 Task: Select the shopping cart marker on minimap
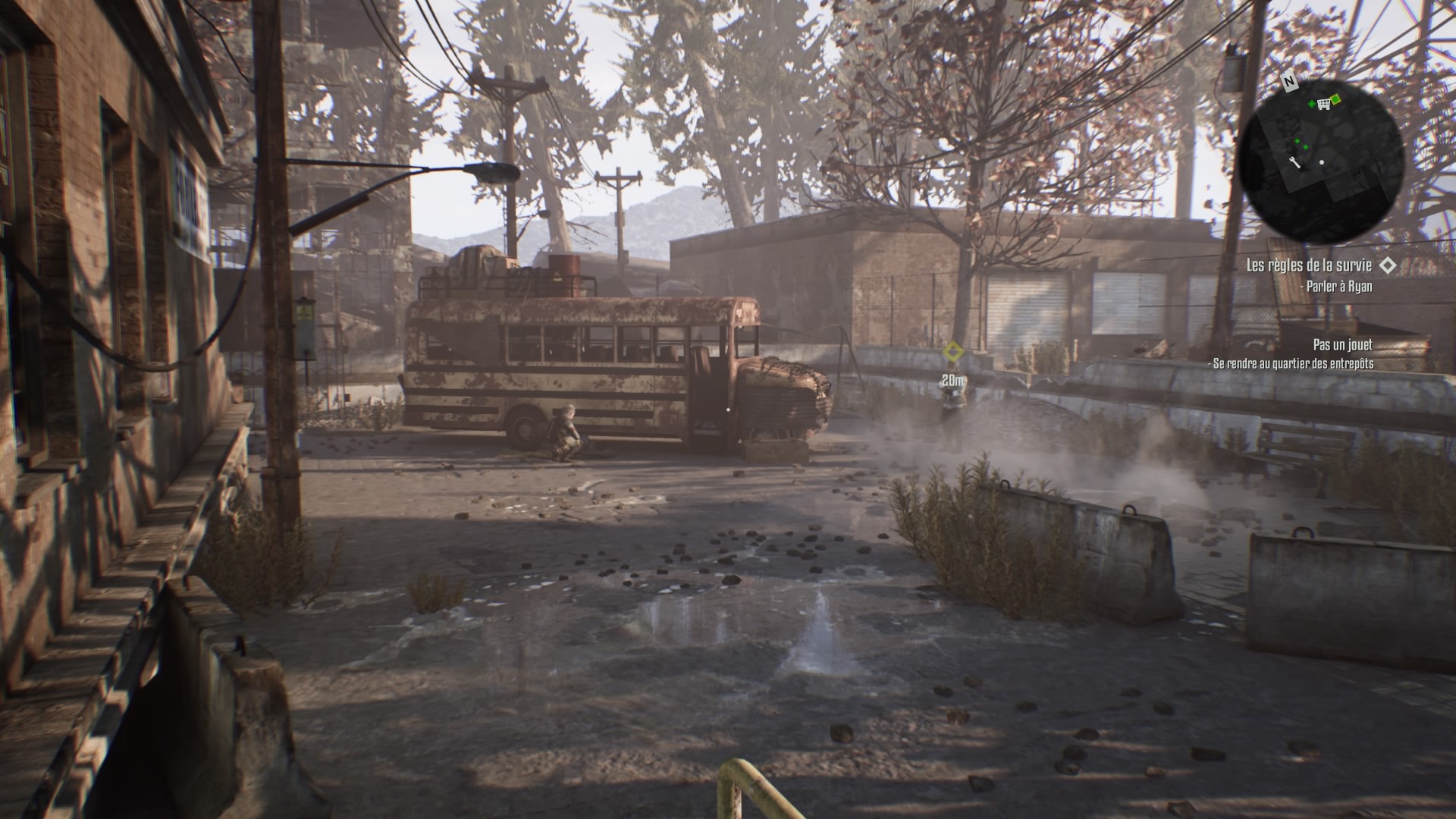1324,104
